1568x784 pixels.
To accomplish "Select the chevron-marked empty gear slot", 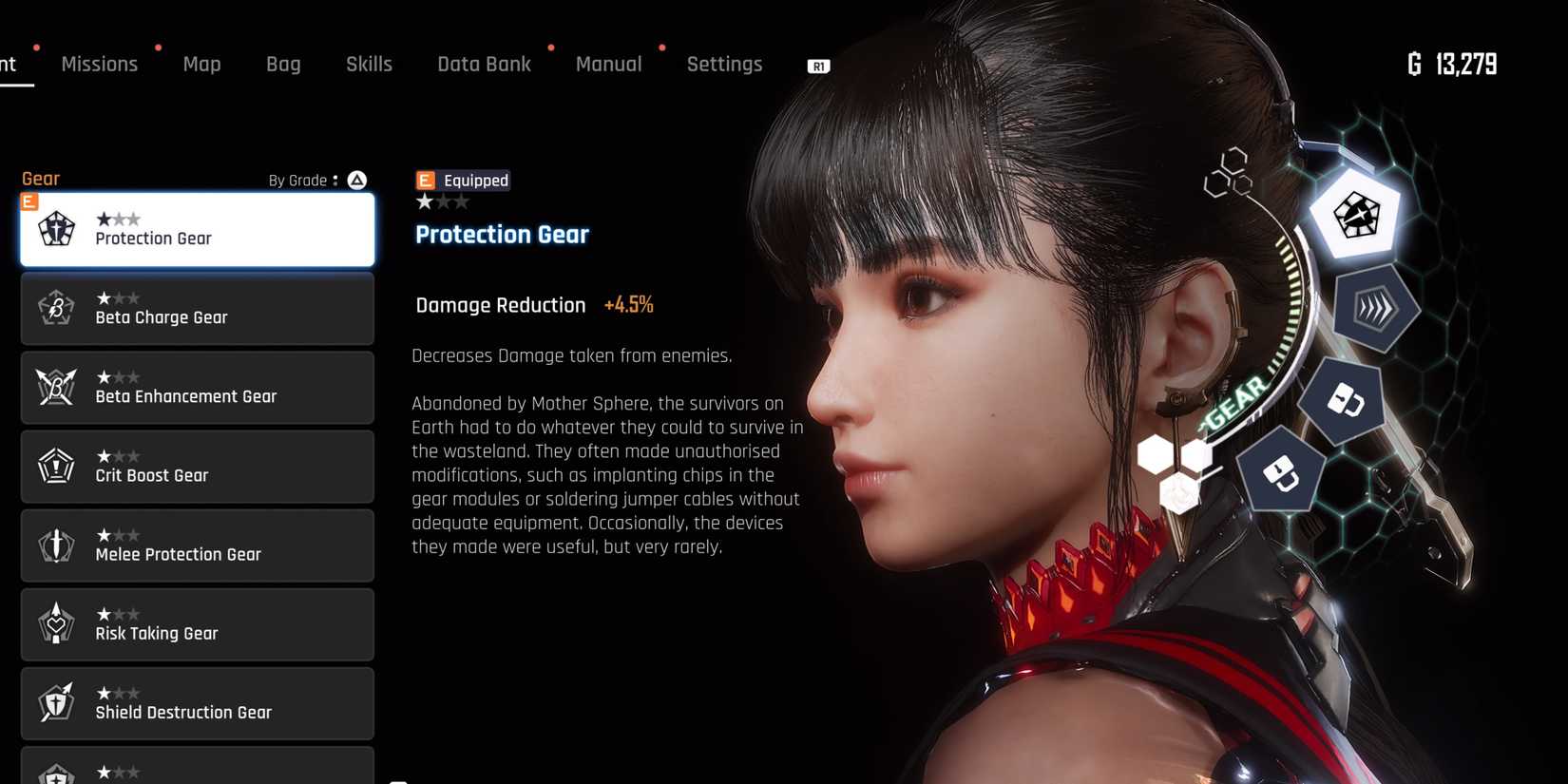I will point(1375,309).
